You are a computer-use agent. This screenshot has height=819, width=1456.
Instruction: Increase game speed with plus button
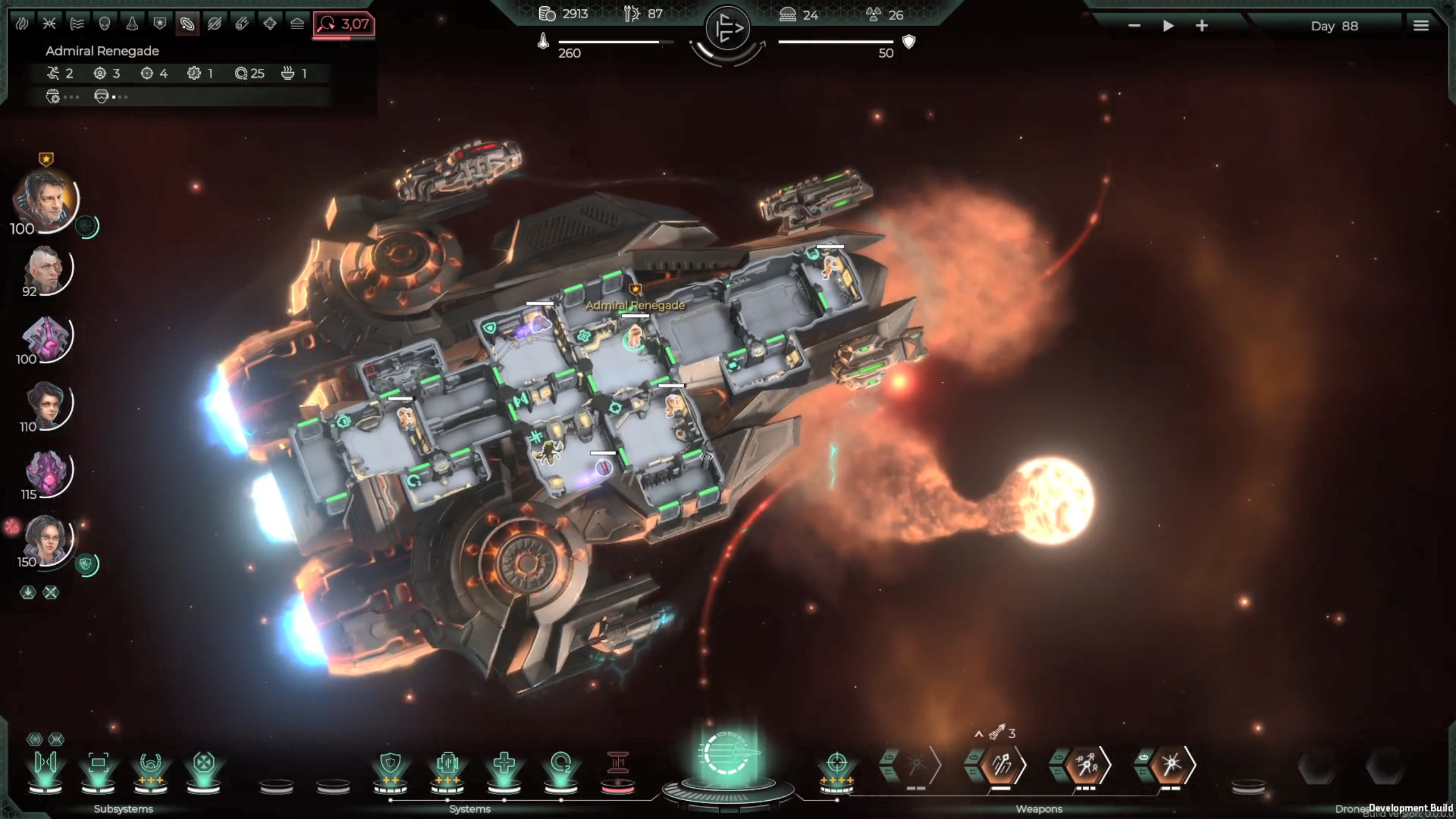[1202, 26]
